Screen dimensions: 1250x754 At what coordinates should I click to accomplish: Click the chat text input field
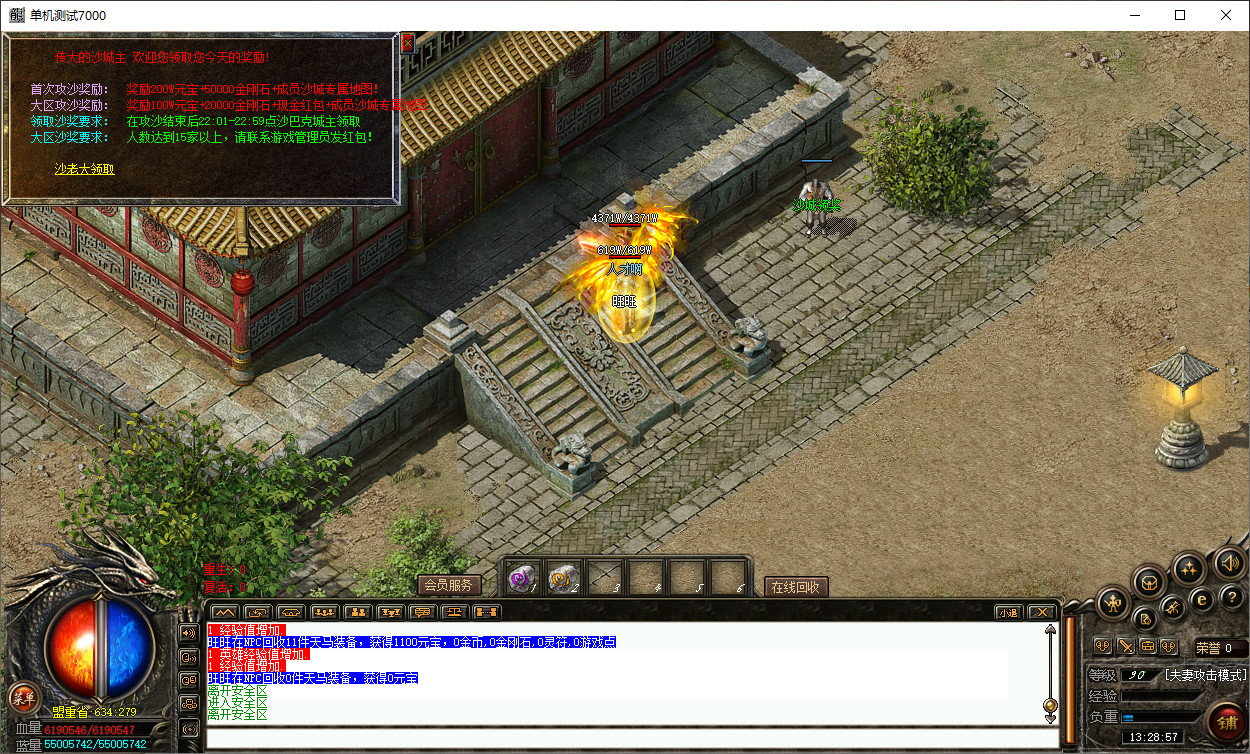click(632, 739)
